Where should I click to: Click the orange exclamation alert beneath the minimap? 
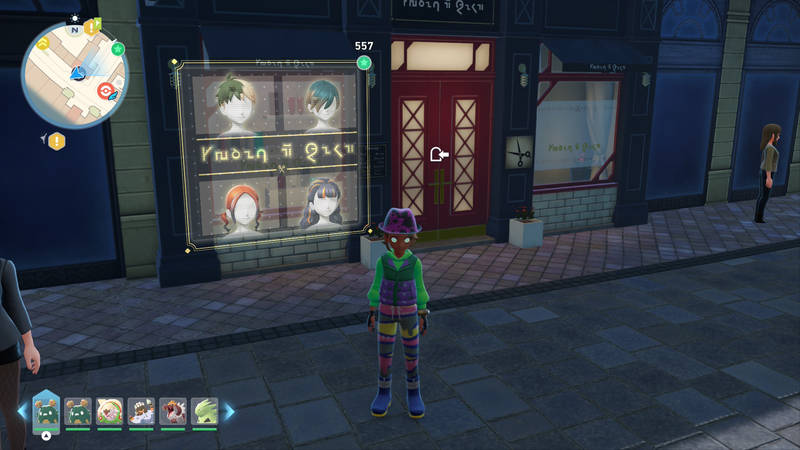[x=57, y=141]
